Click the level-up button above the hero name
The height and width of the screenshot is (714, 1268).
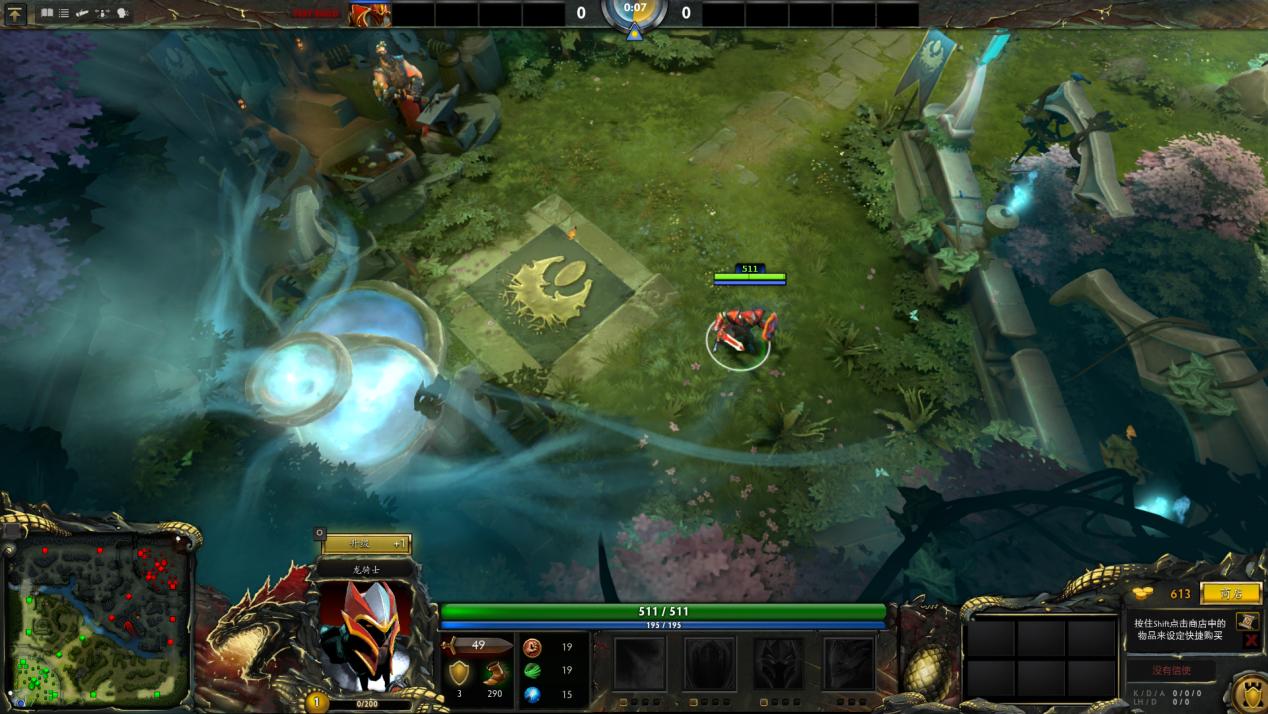(x=365, y=544)
